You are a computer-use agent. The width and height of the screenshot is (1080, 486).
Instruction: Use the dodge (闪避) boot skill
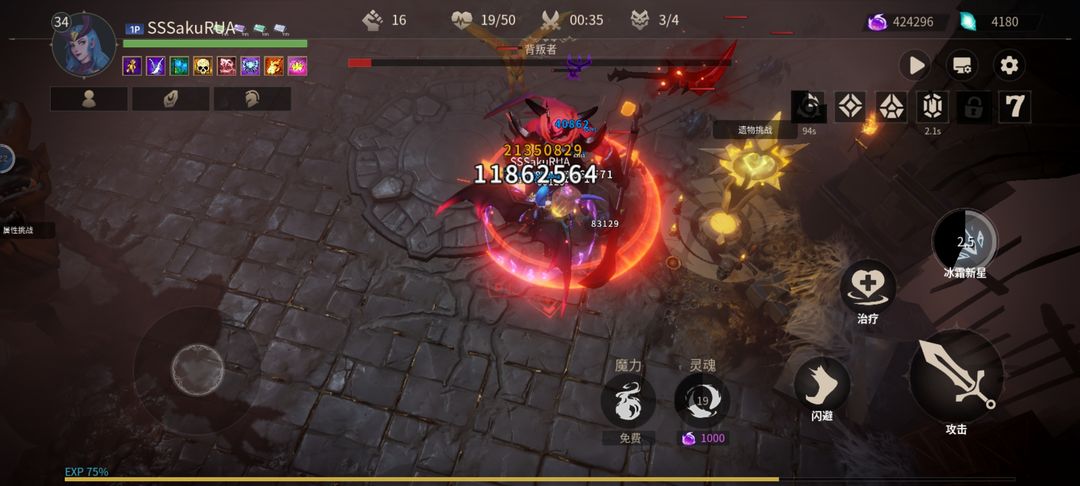(x=822, y=384)
